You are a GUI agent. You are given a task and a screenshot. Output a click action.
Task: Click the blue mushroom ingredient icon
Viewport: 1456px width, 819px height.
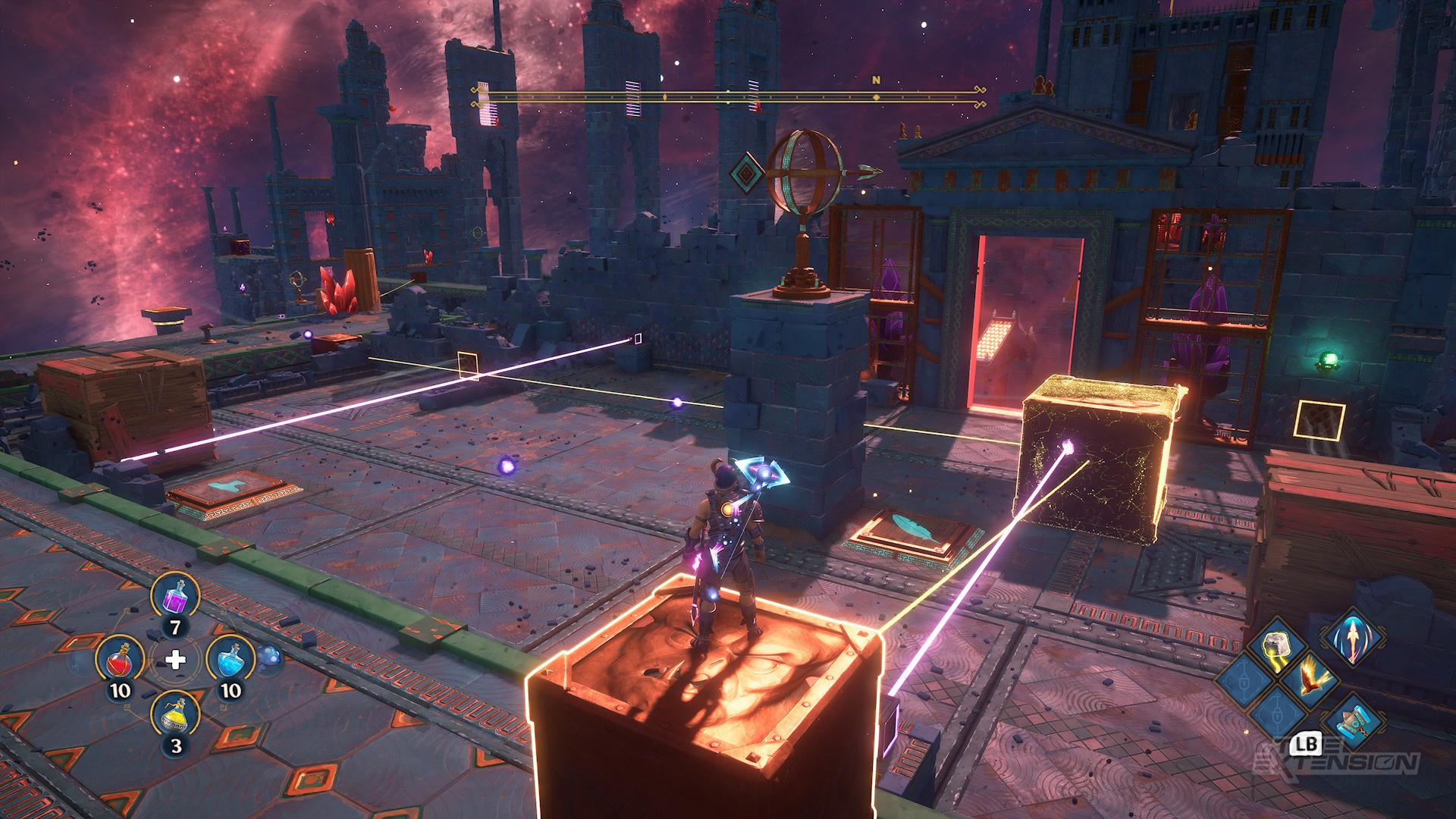click(x=270, y=658)
